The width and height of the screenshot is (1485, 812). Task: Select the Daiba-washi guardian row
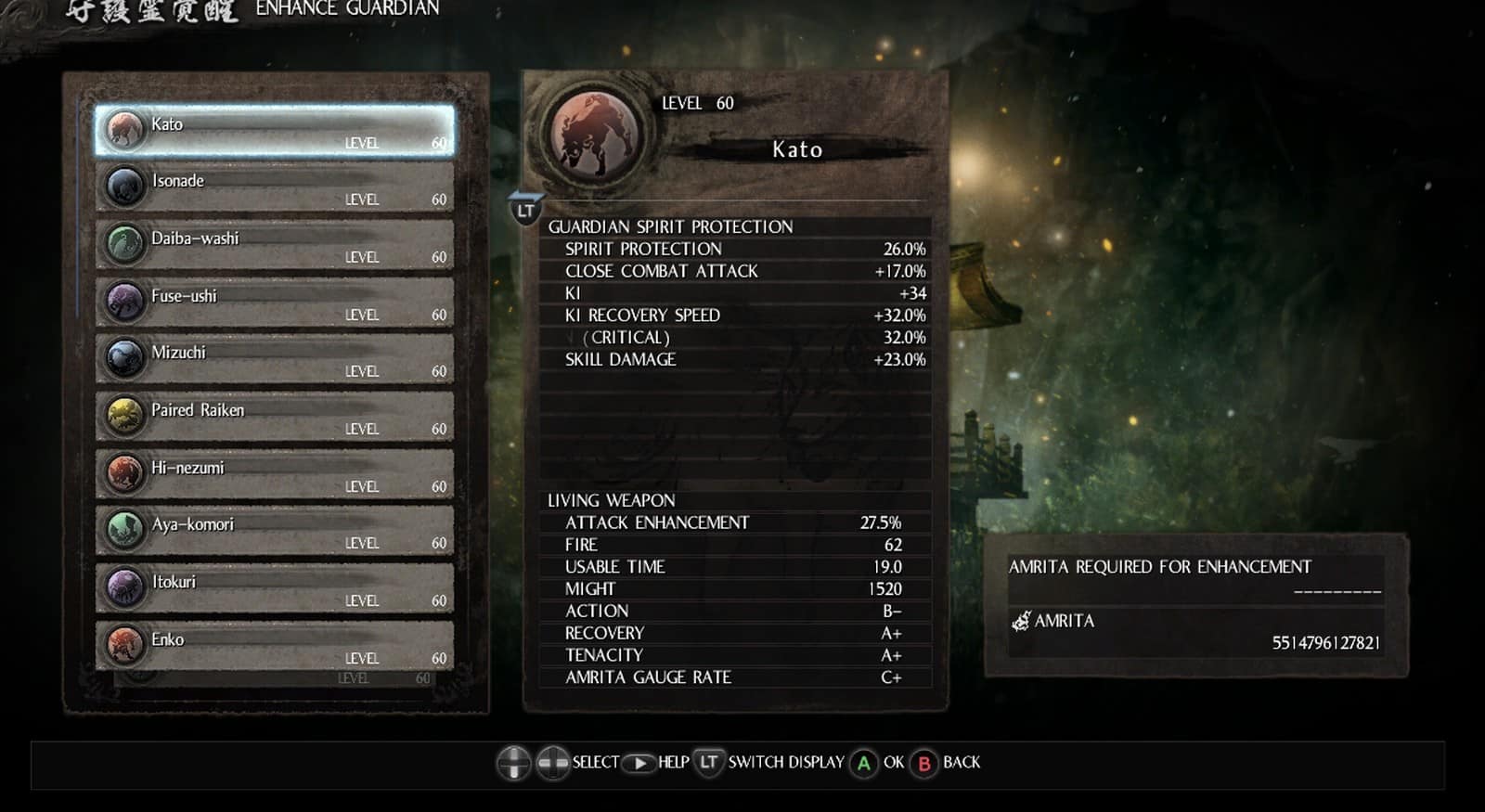(275, 245)
